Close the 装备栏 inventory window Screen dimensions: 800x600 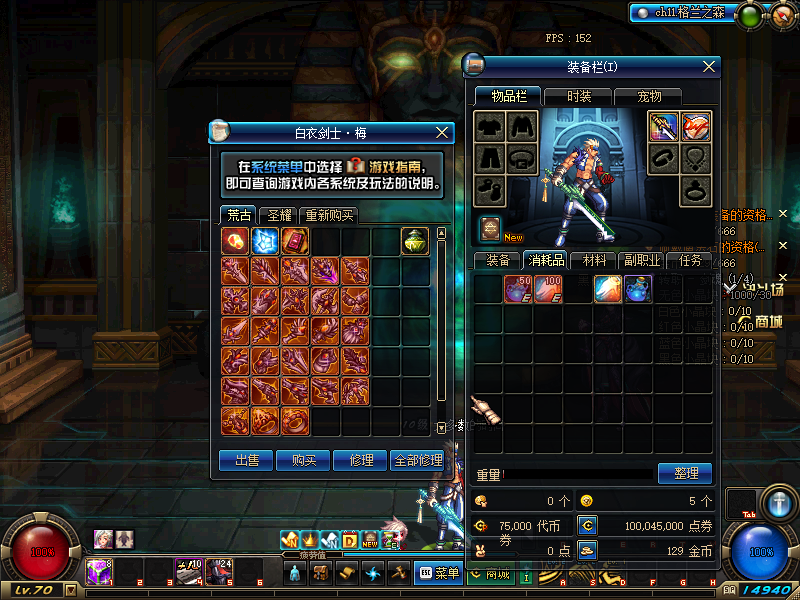(709, 66)
